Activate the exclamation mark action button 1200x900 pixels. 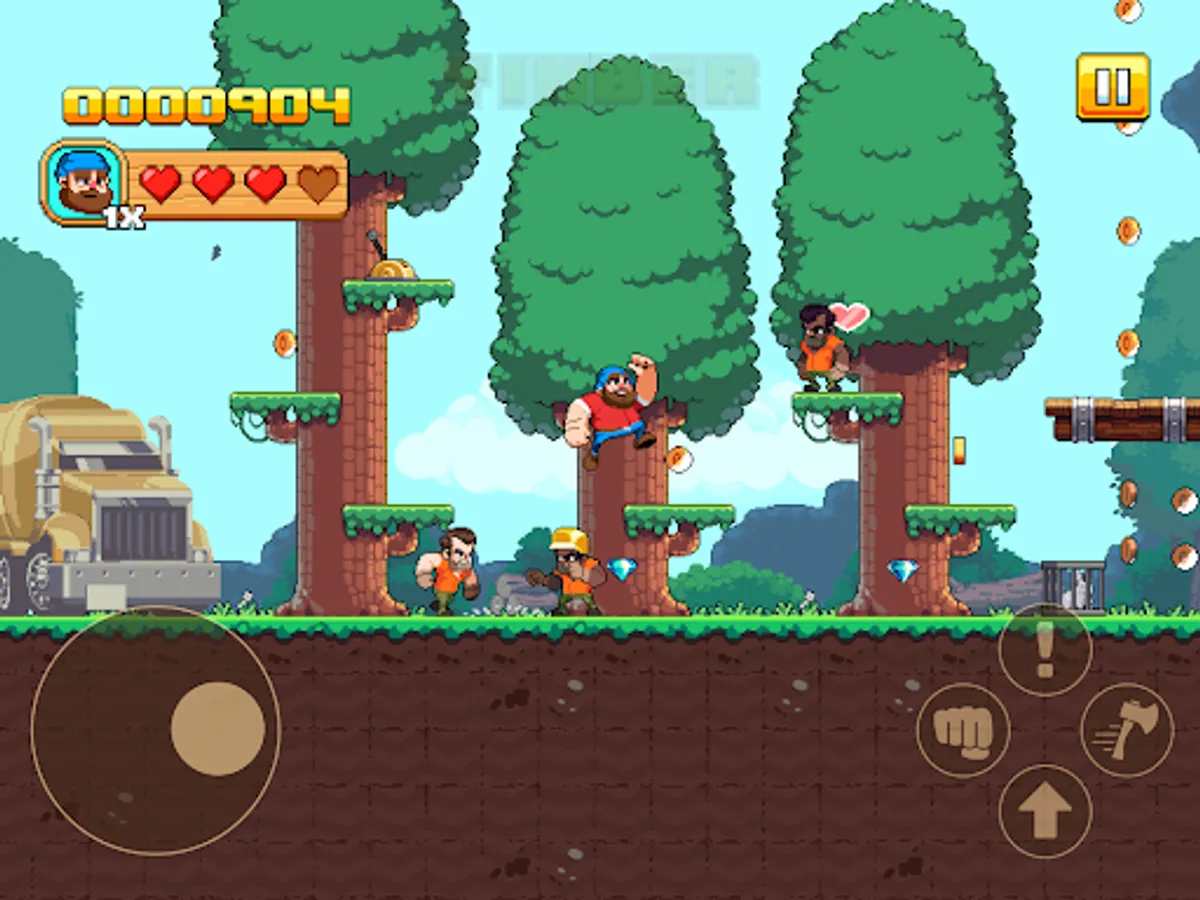[x=1045, y=650]
